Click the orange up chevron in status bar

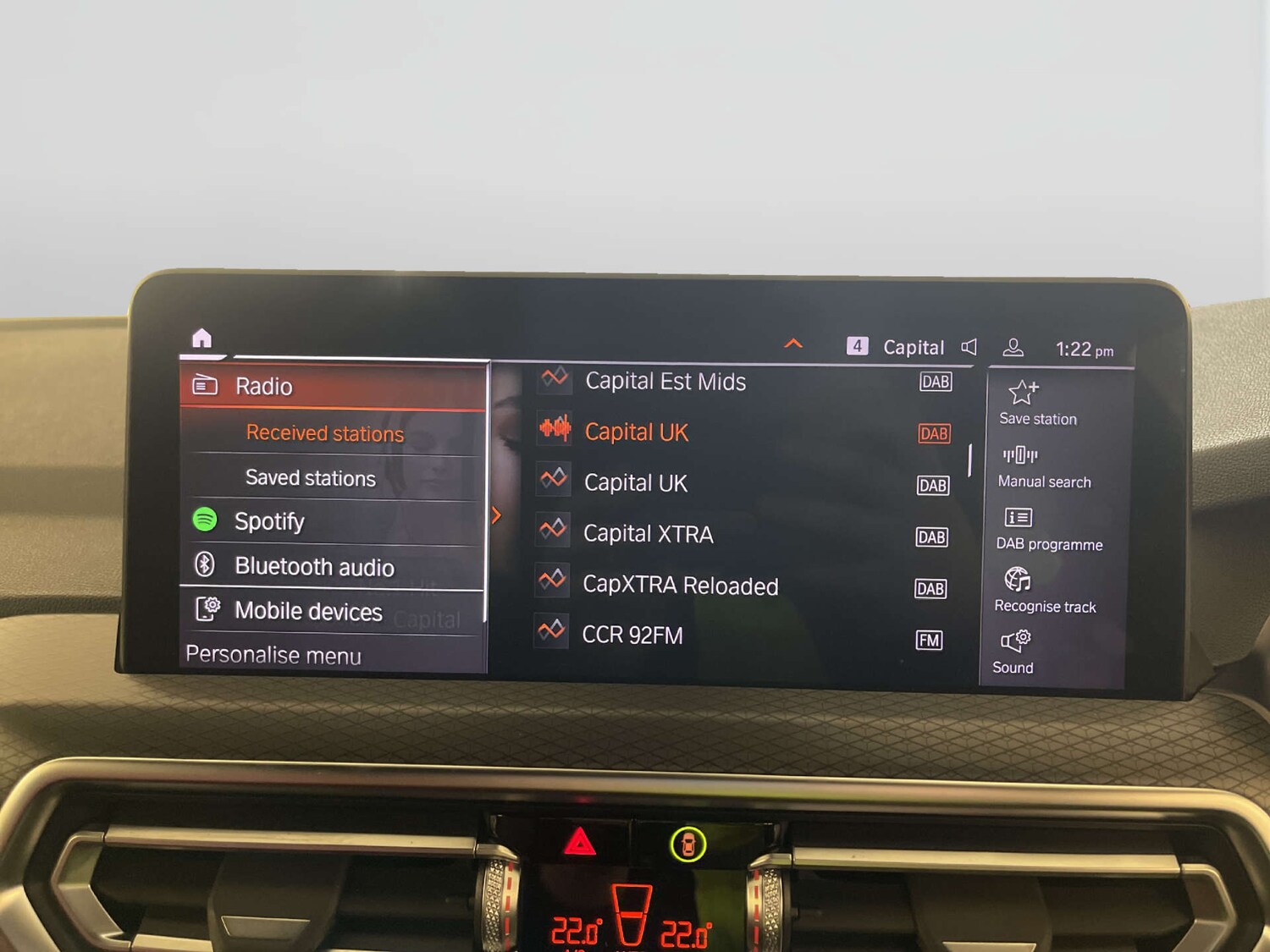[793, 344]
